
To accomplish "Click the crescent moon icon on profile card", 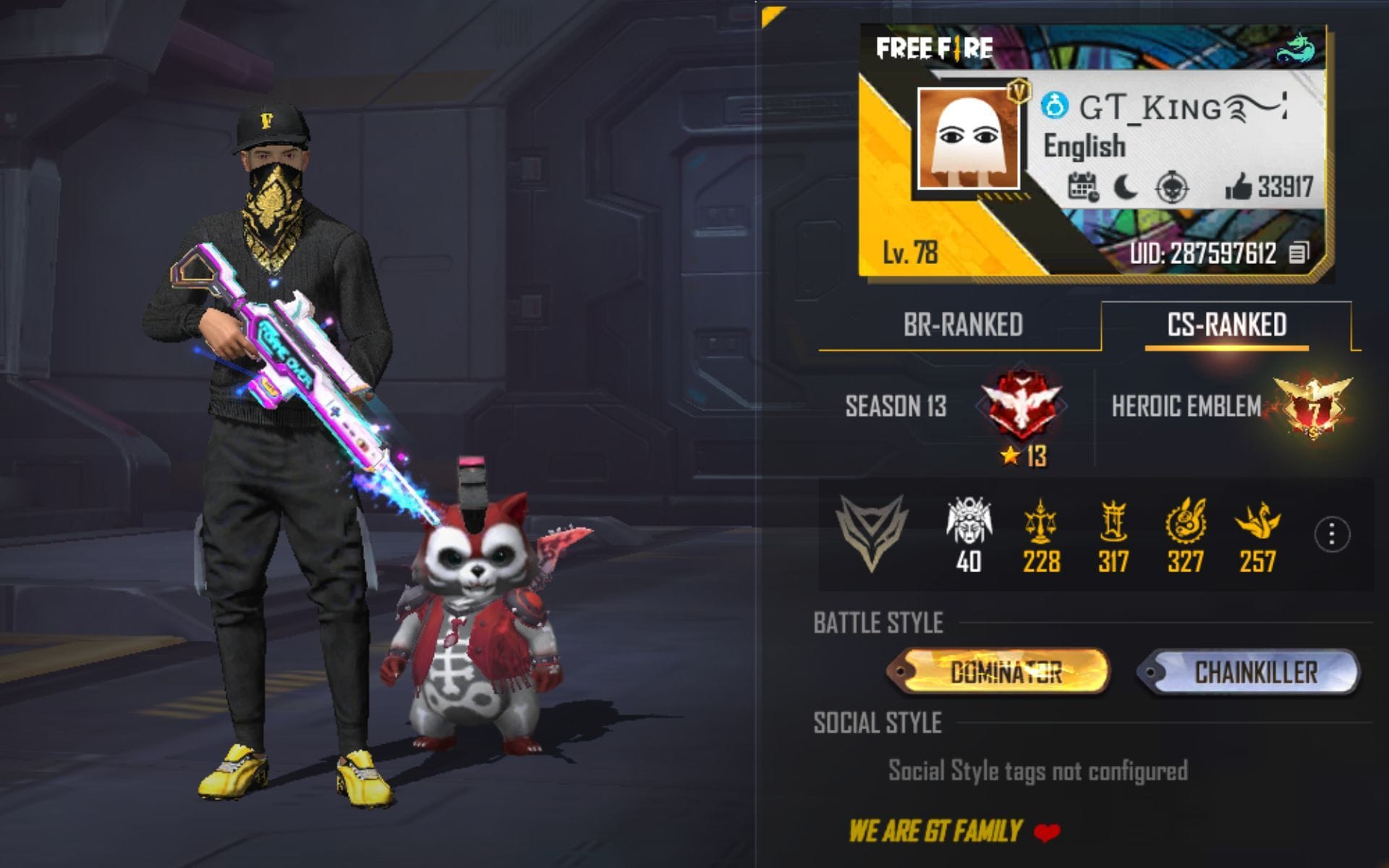I will (x=1125, y=188).
